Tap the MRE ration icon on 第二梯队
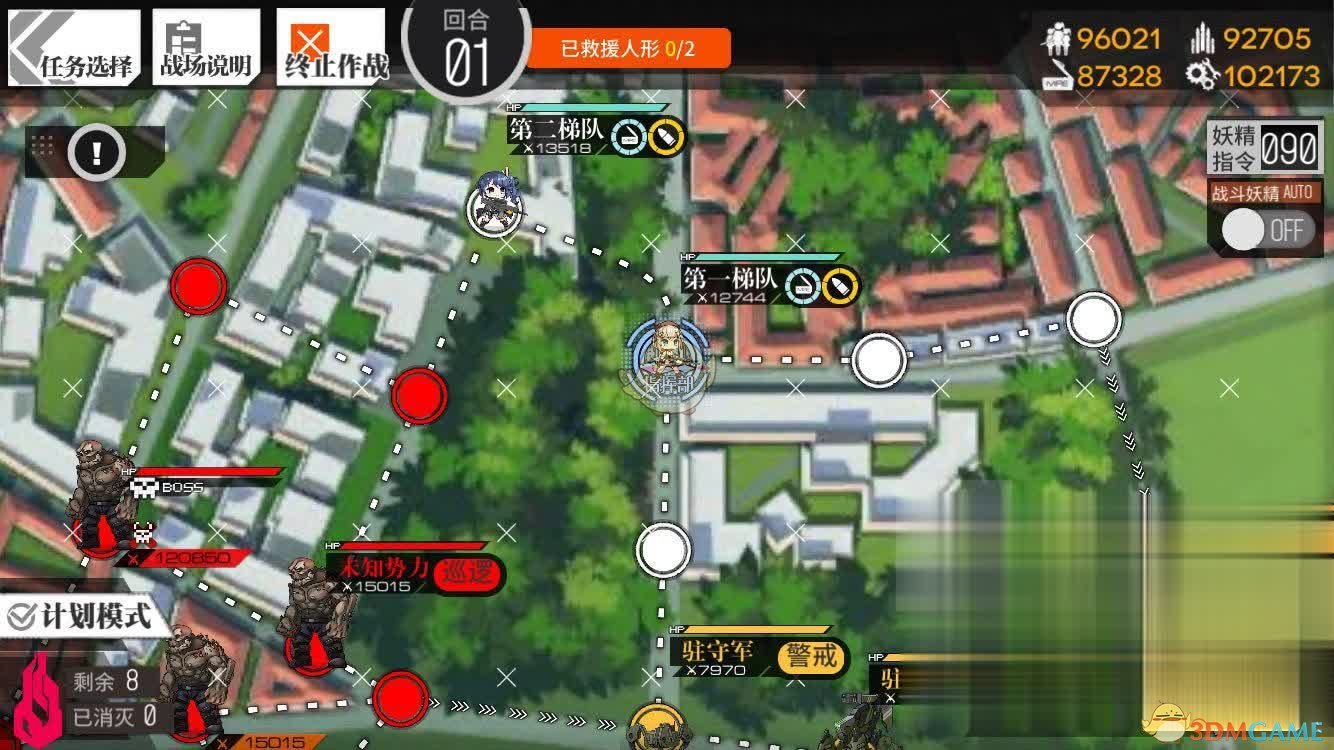The image size is (1334, 750). pyautogui.click(x=629, y=137)
